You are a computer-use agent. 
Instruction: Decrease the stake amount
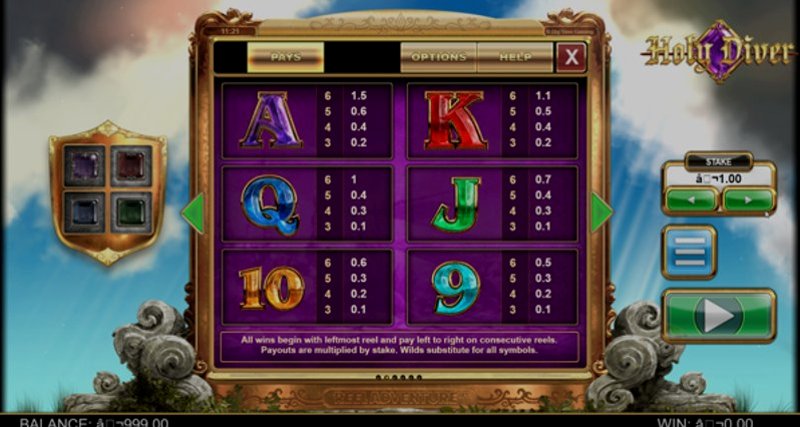tap(691, 200)
